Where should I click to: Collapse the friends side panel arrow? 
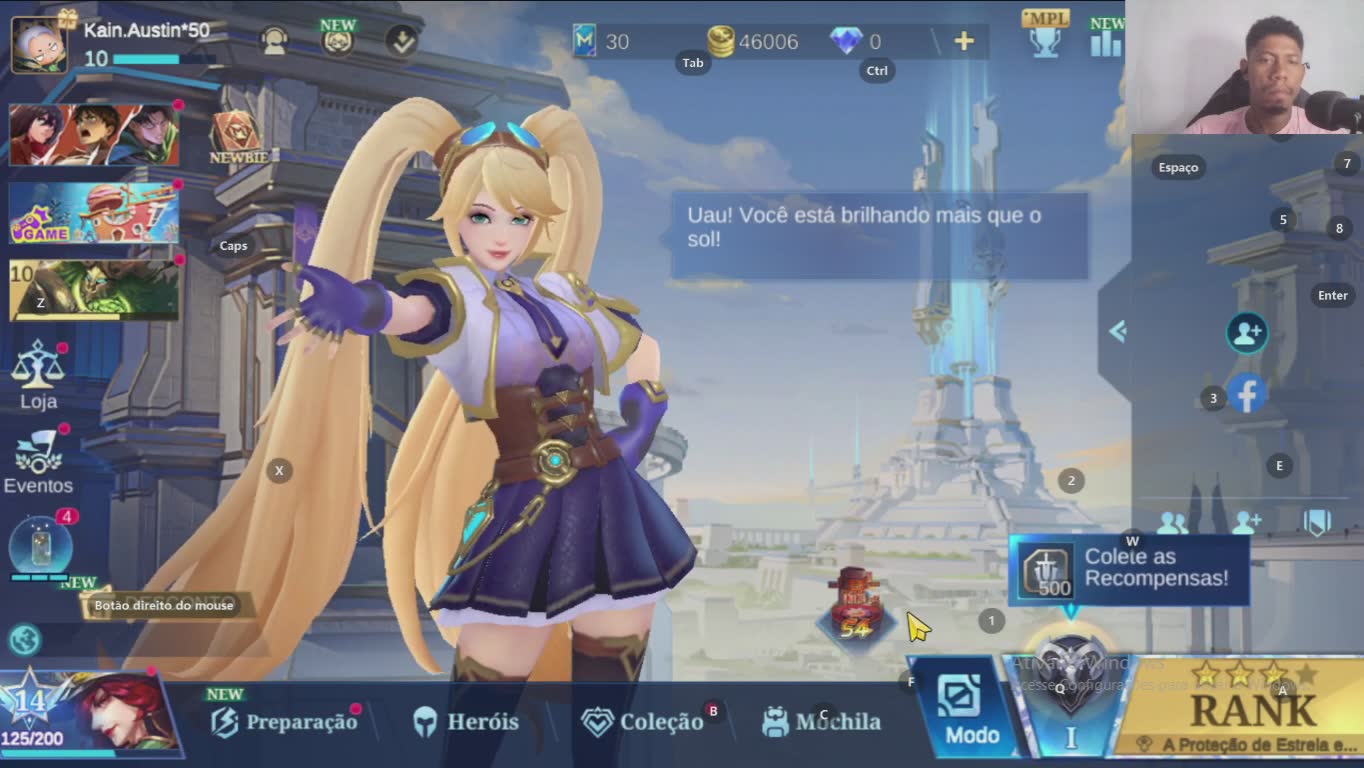(x=1117, y=331)
